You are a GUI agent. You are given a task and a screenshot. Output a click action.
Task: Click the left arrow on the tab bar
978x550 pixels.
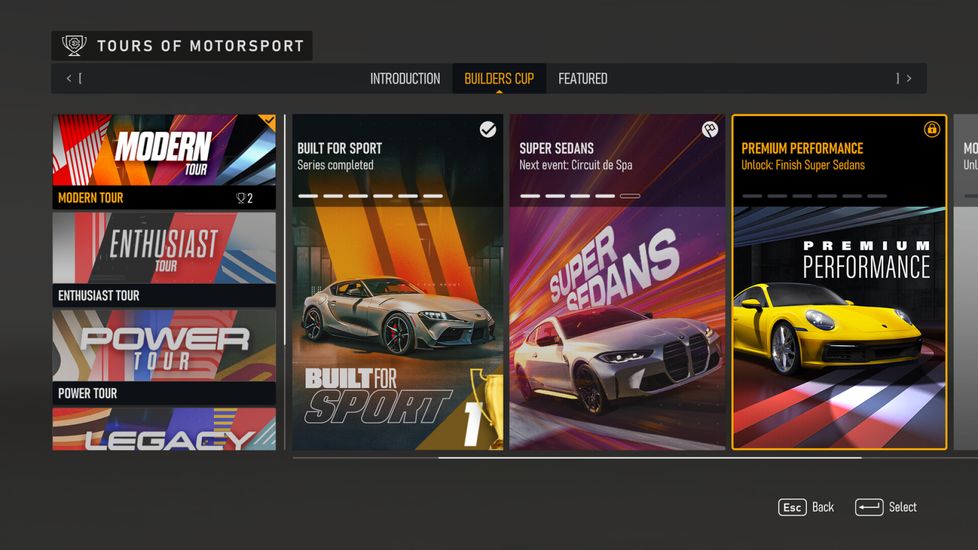click(69, 79)
